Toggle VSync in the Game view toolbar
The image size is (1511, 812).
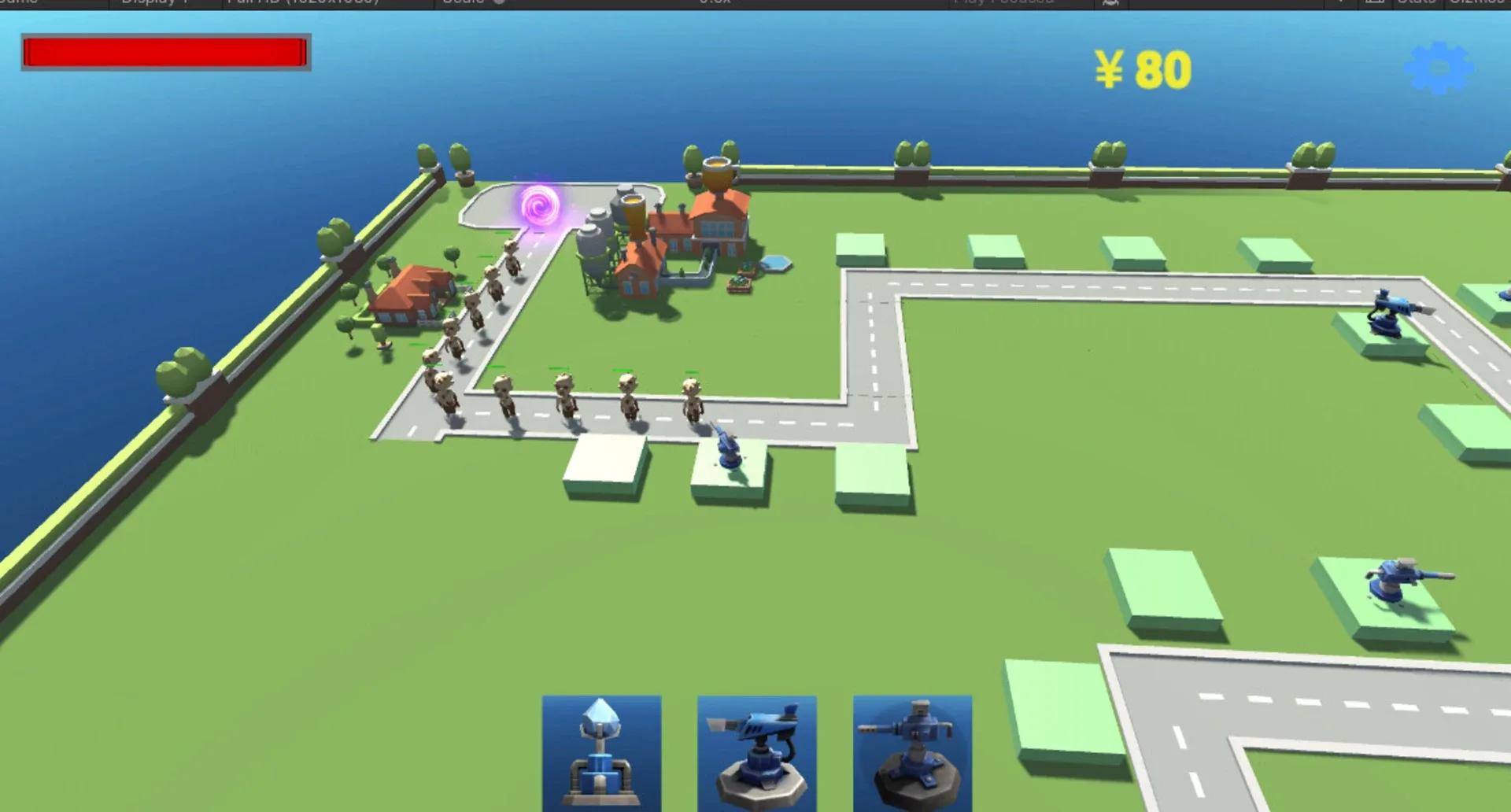point(1375,3)
